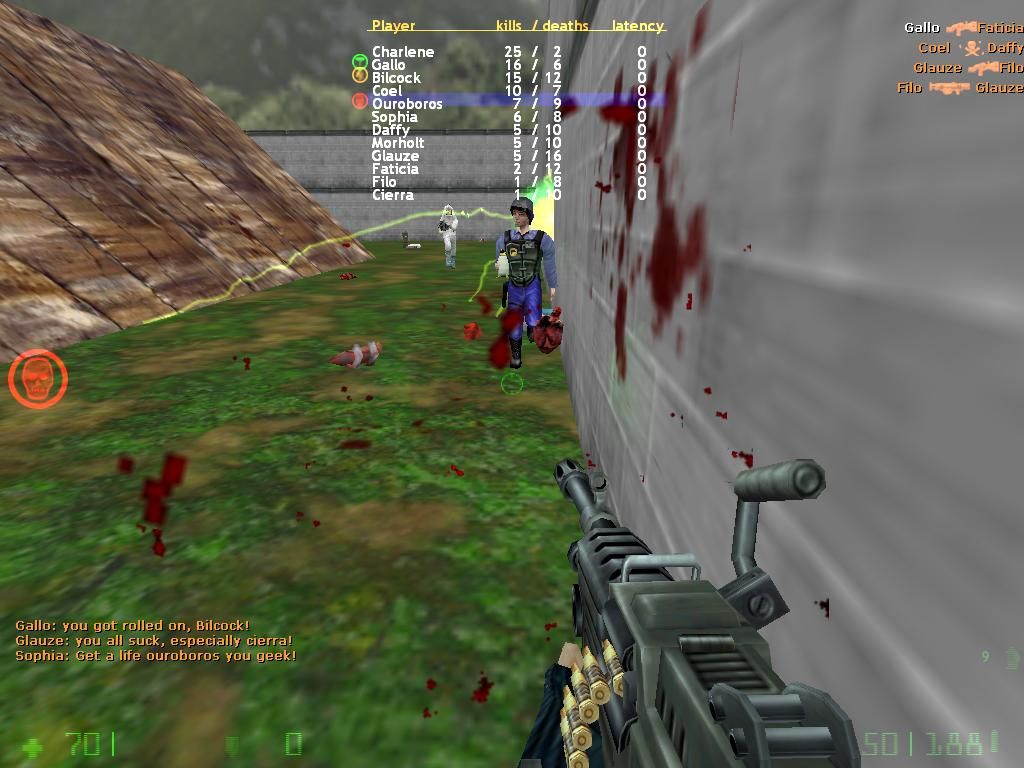The height and width of the screenshot is (768, 1024).
Task: Pick Sophia from the scoreboard
Action: 394,117
